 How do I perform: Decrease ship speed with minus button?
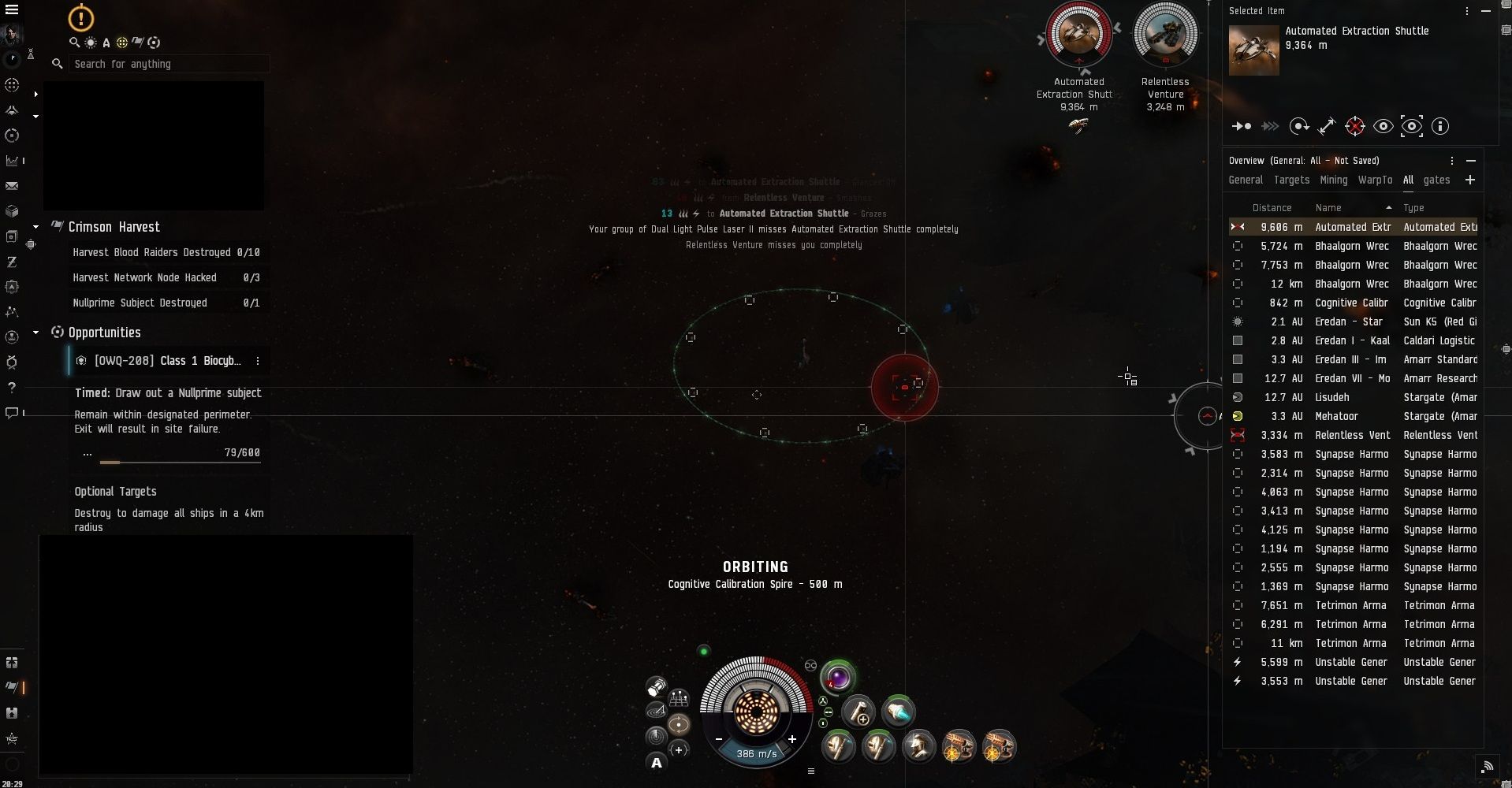pos(719,739)
